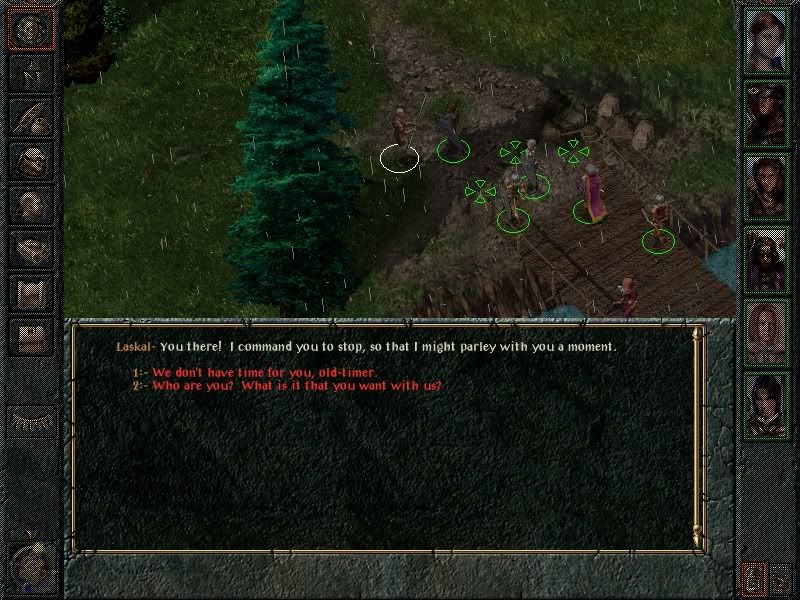This screenshot has height=600, width=800.
Task: Choose reply "We don't have time for you, old-timer."
Action: click(x=265, y=372)
